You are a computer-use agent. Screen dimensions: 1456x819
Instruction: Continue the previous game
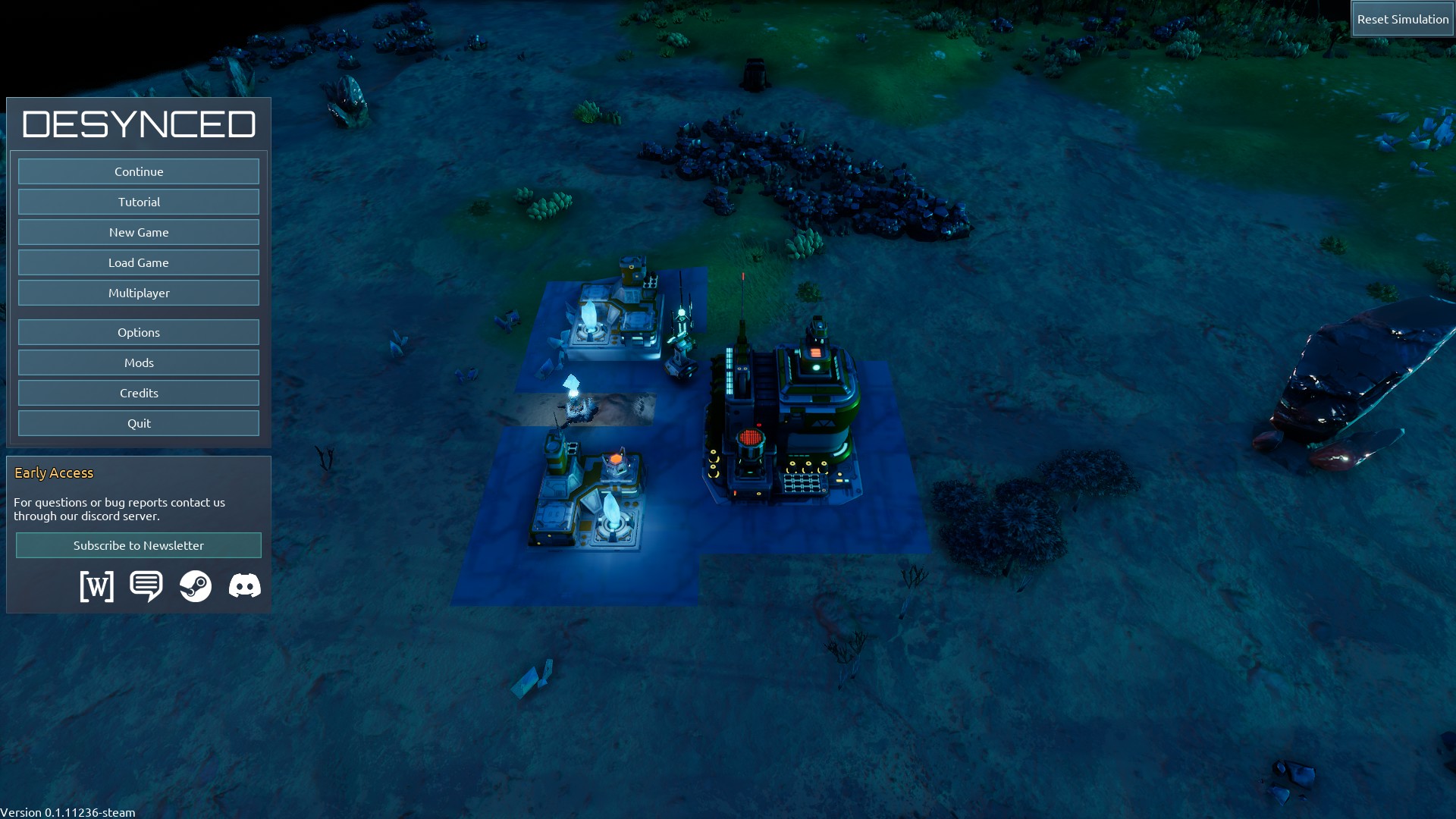tap(139, 171)
